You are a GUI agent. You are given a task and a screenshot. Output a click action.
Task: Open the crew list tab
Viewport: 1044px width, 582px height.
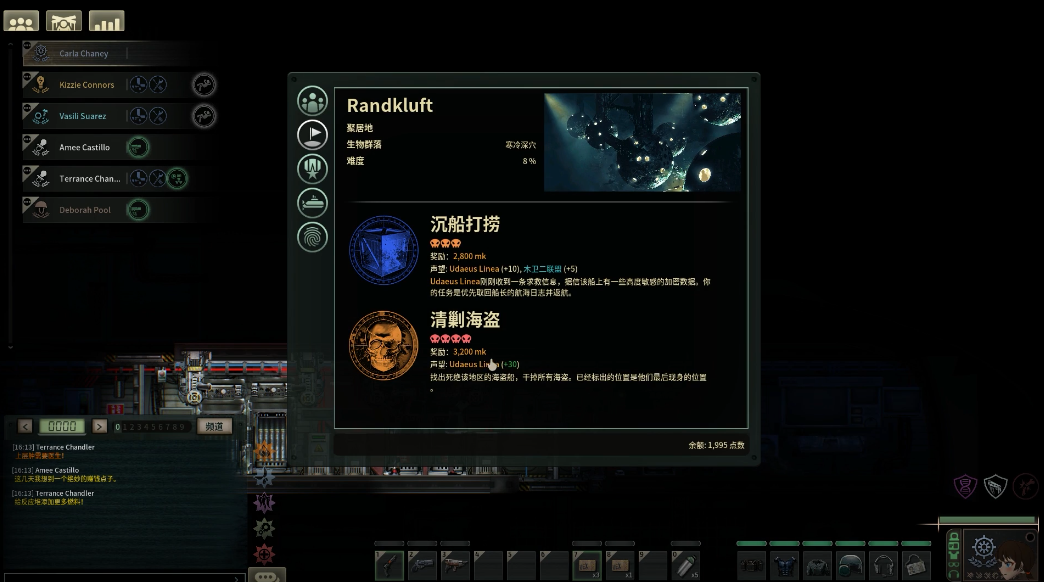point(22,21)
